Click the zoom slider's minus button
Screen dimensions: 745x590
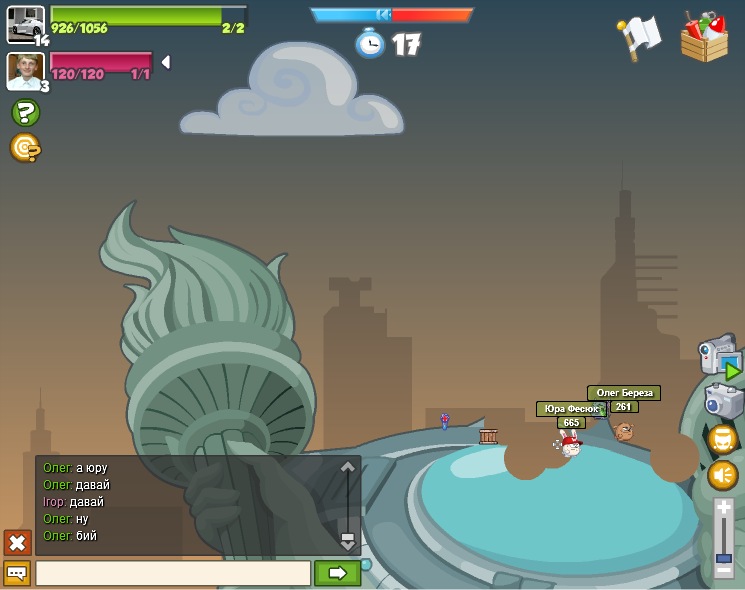pyautogui.click(x=724, y=570)
